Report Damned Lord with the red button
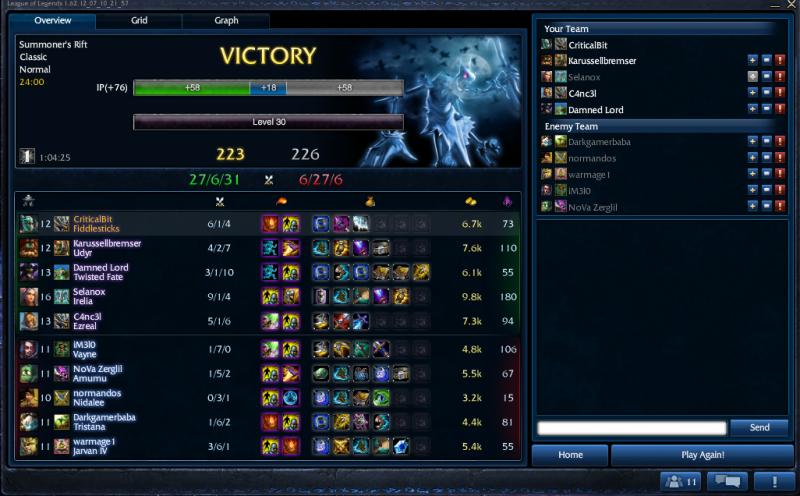This screenshot has width=800, height=496. pos(780,109)
